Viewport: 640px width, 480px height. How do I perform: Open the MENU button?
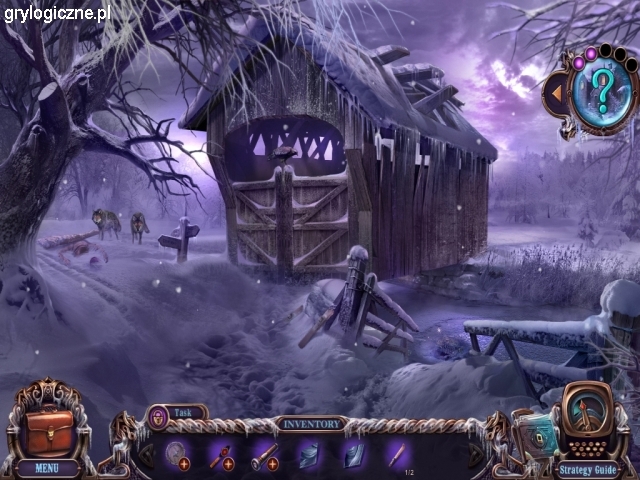tap(46, 467)
